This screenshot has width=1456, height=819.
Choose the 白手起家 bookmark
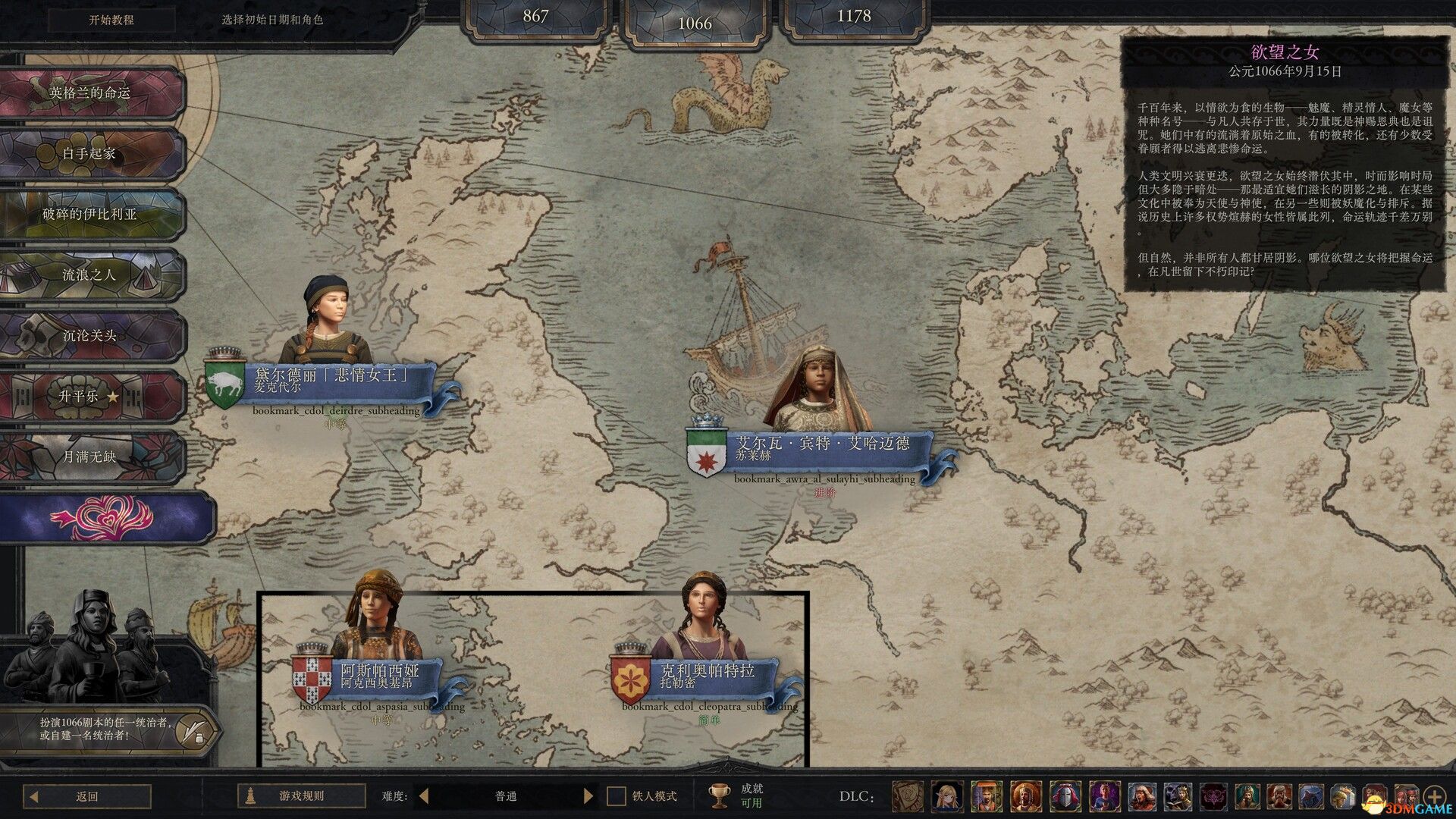pos(91,154)
